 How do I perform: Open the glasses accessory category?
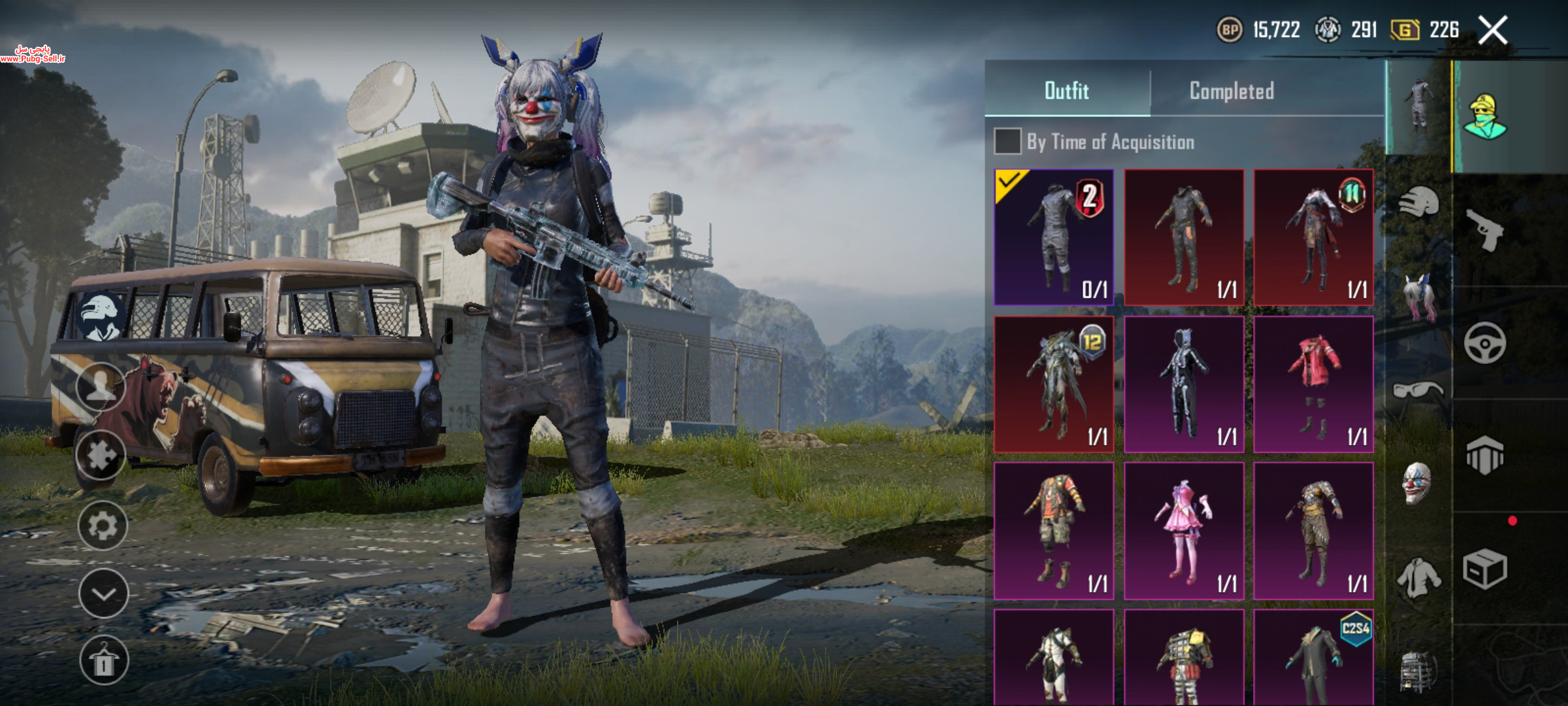[1418, 391]
